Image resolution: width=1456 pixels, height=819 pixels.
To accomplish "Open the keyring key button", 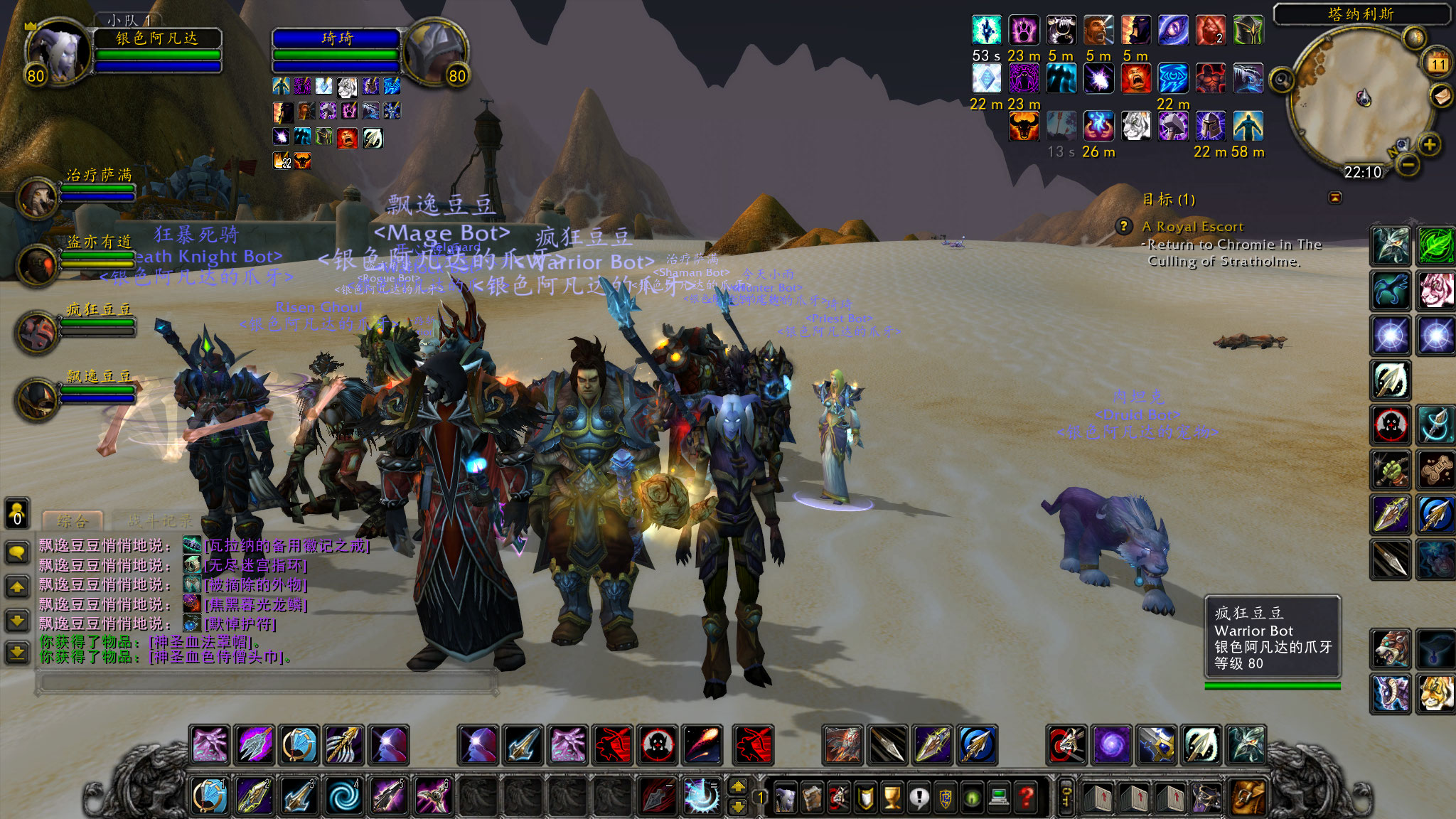I will click(1066, 798).
